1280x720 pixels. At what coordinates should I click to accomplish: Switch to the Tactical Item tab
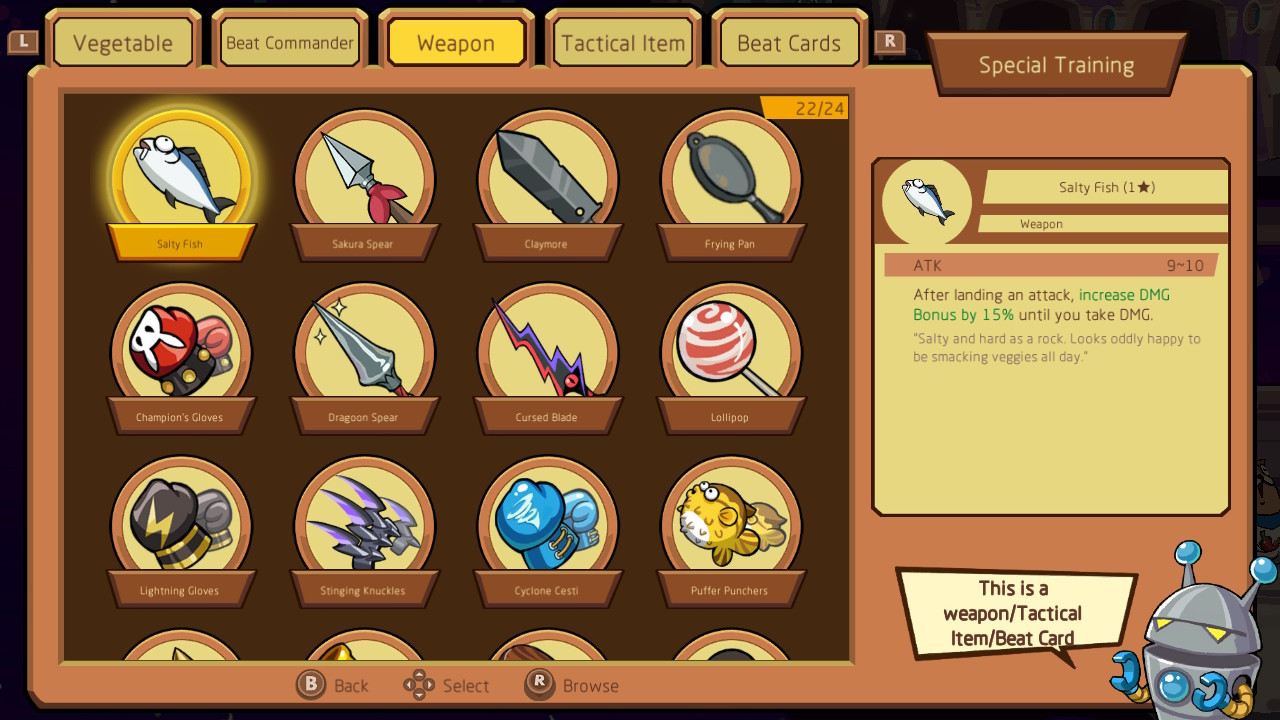(622, 40)
